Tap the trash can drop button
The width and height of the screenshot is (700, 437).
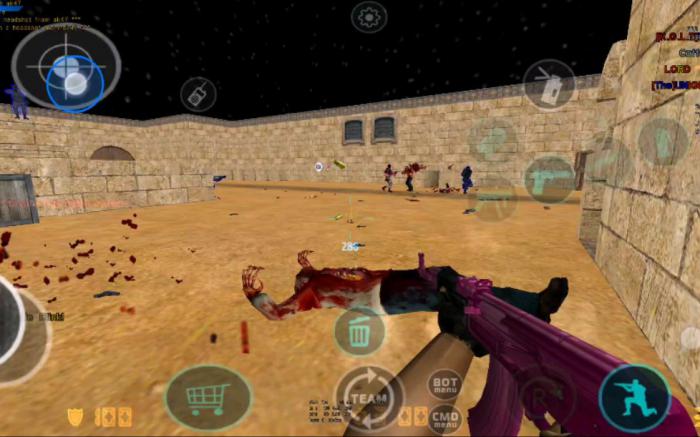pyautogui.click(x=359, y=331)
